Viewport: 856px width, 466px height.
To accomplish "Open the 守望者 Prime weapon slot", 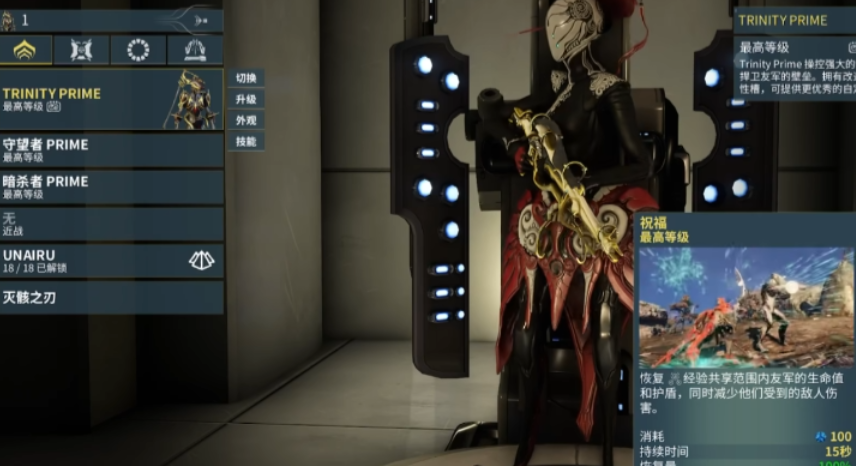I will click(110, 150).
